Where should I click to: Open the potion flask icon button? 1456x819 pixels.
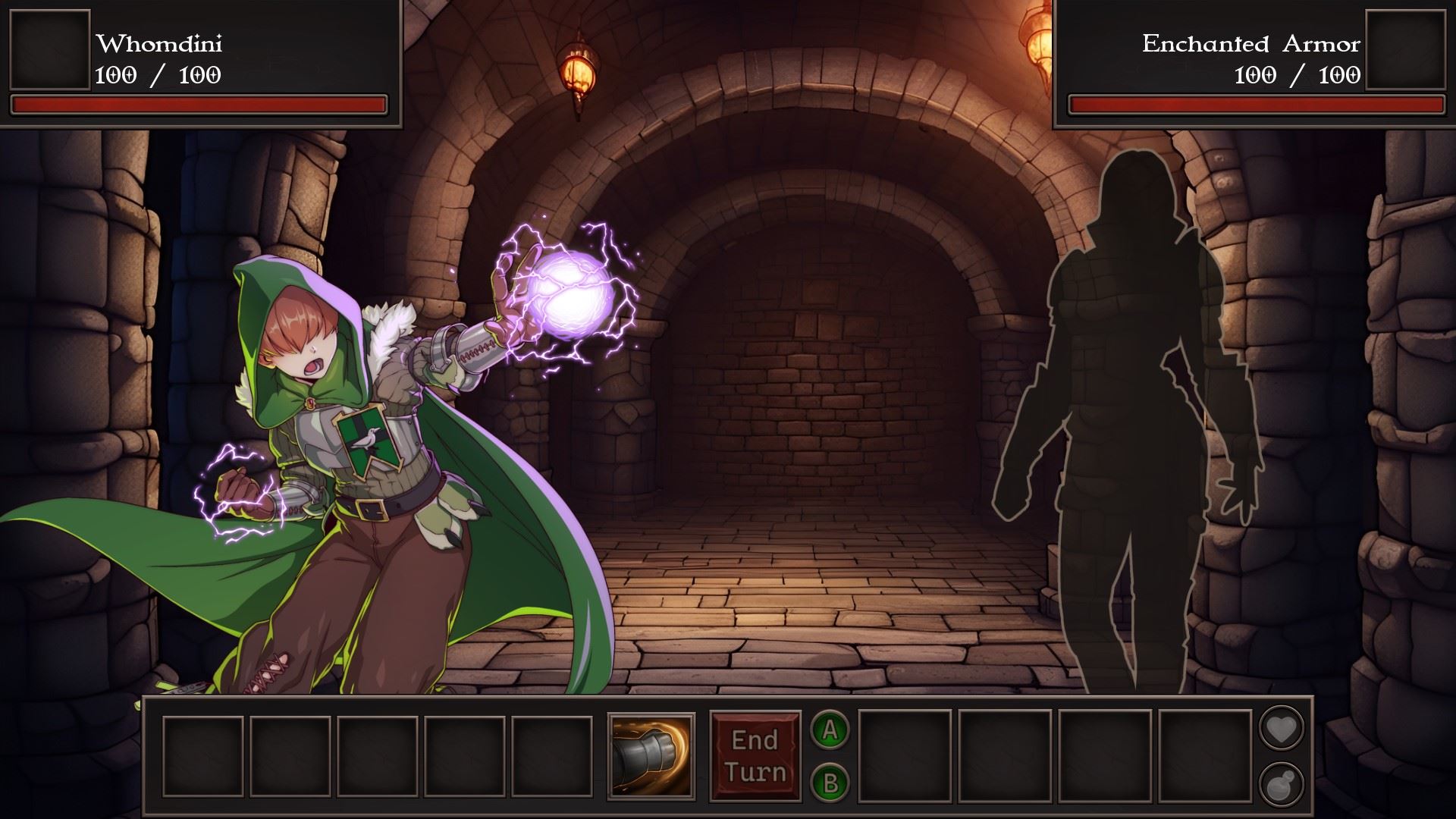1281,783
